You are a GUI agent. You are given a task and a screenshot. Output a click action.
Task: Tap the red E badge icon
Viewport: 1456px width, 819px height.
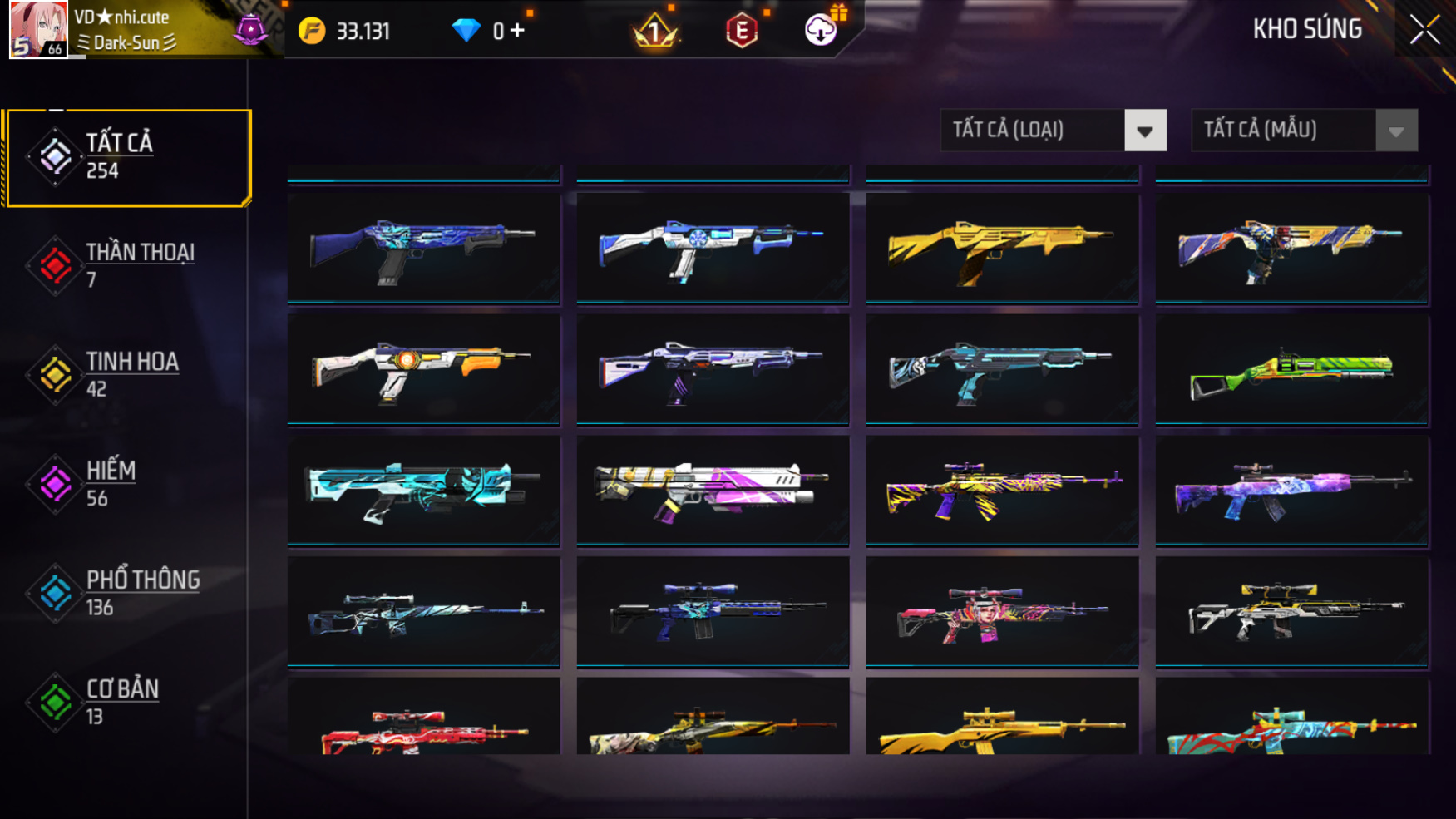pos(741,32)
